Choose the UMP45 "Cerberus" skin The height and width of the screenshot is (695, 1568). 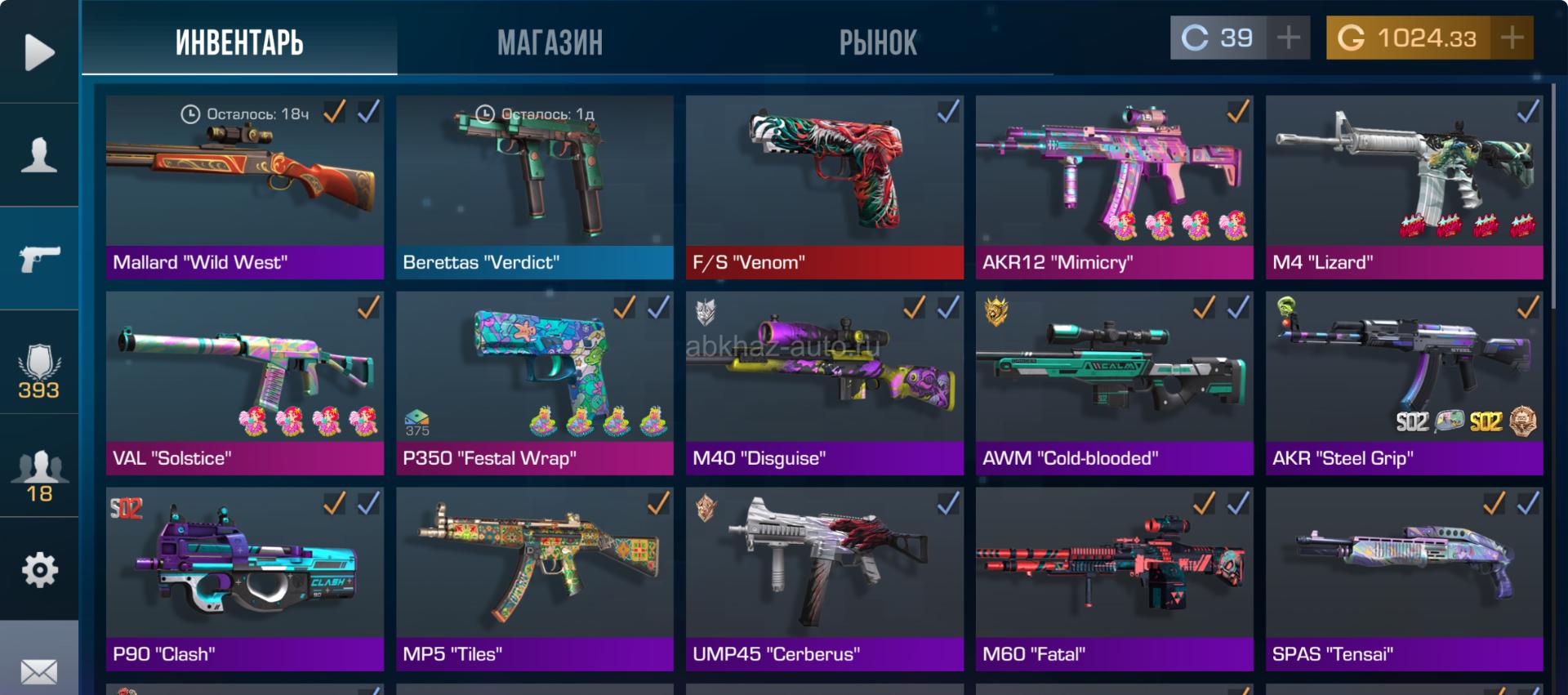(x=824, y=579)
